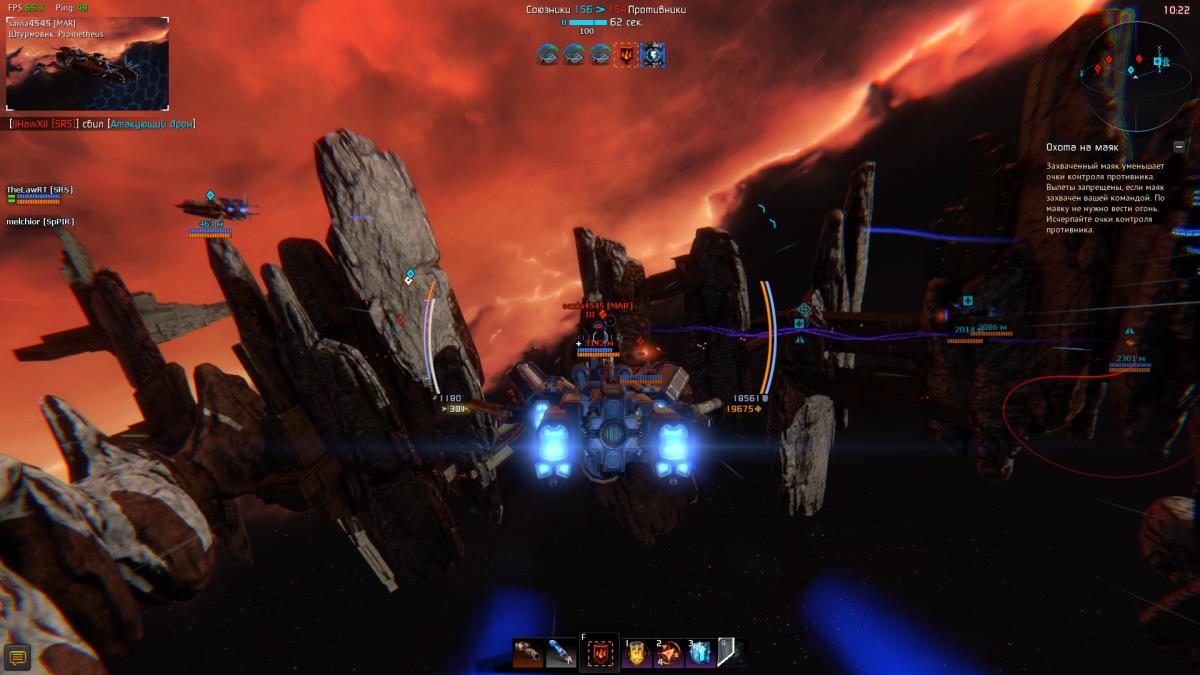Select the cannon weapon slot

point(528,653)
